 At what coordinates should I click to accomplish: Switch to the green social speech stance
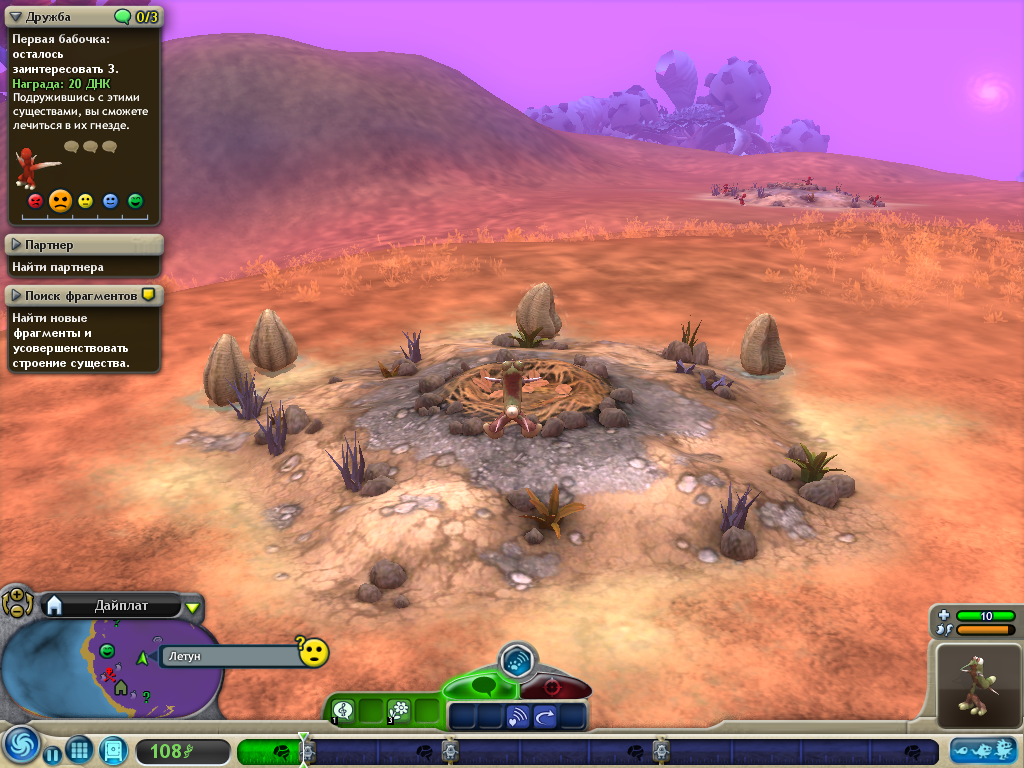pos(483,687)
